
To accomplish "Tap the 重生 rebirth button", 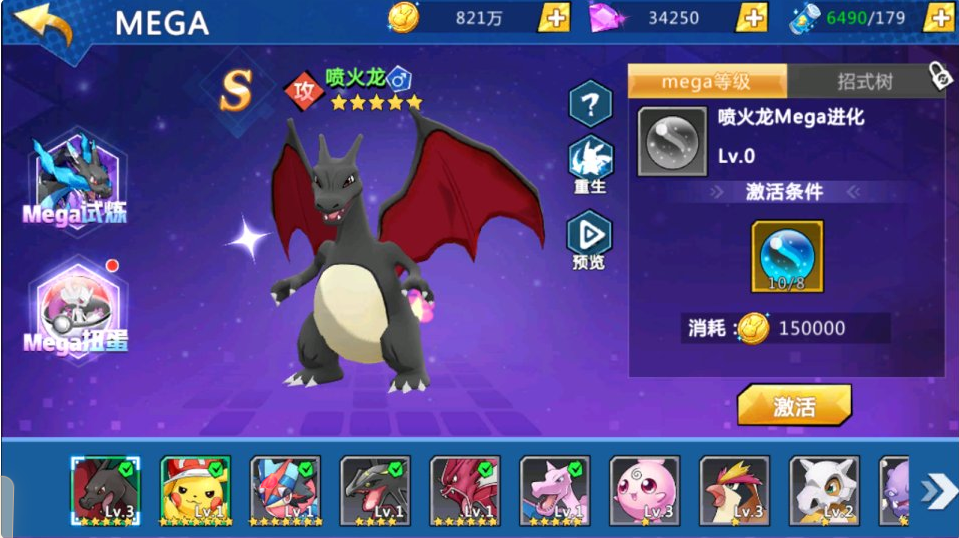I will pyautogui.click(x=590, y=167).
